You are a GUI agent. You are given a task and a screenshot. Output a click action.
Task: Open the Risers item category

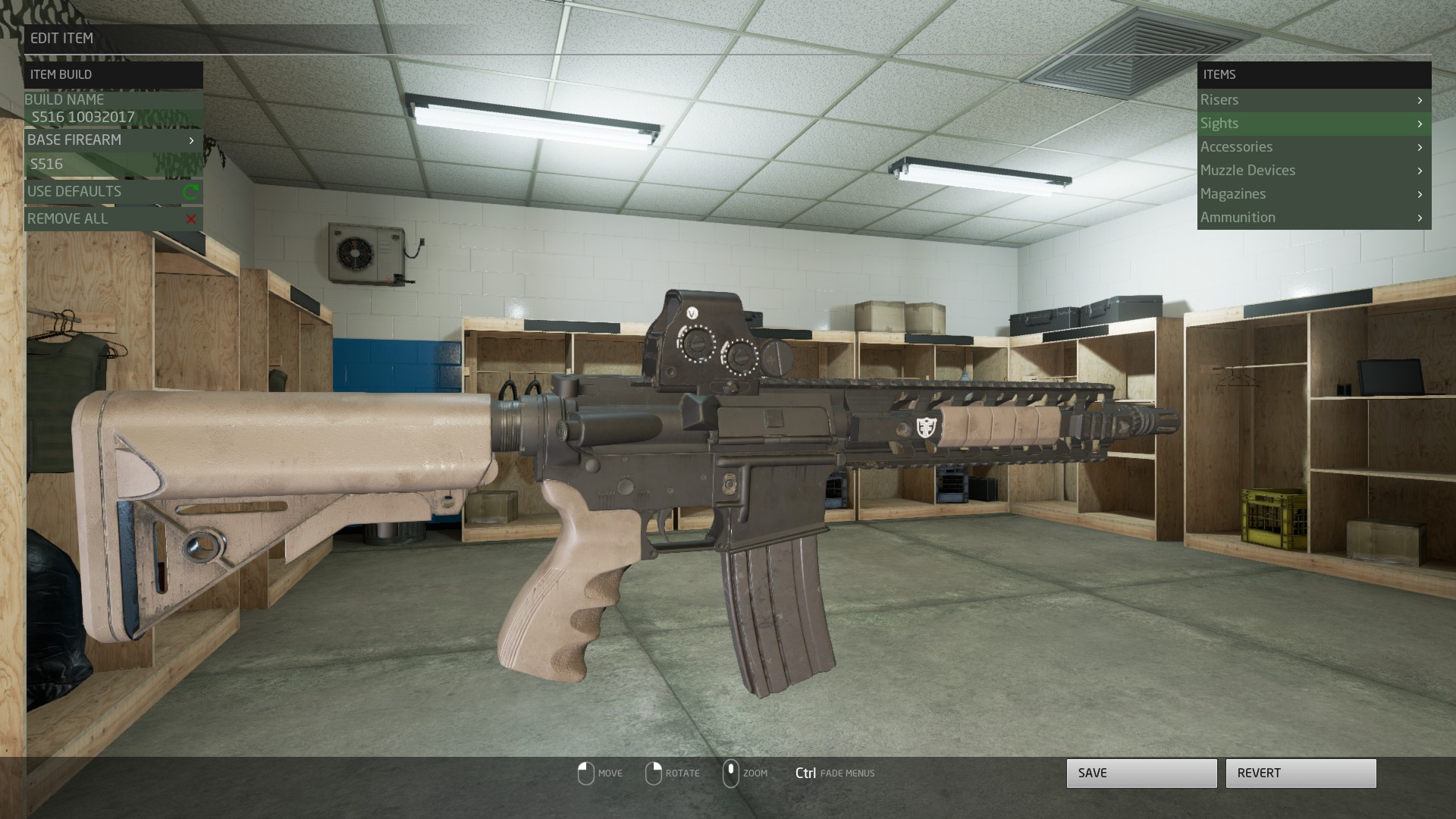coord(1313,100)
